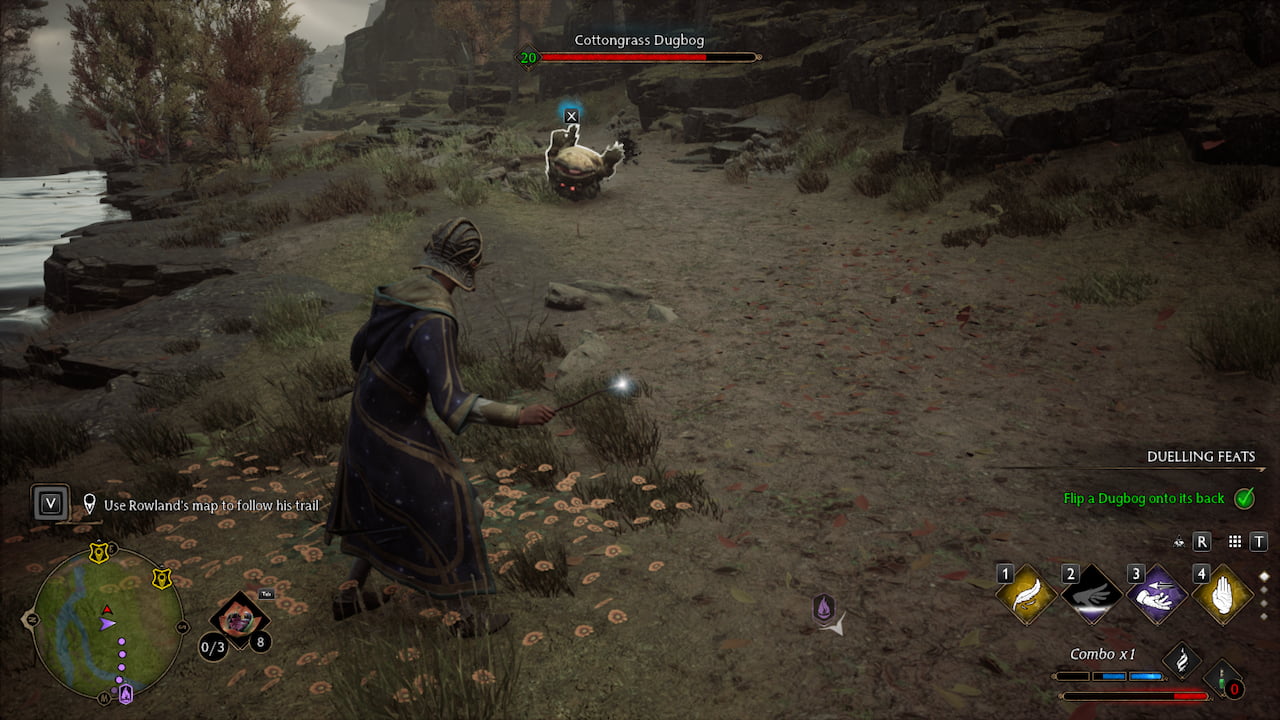
Task: Toggle the T keybind prompt
Action: (1257, 541)
